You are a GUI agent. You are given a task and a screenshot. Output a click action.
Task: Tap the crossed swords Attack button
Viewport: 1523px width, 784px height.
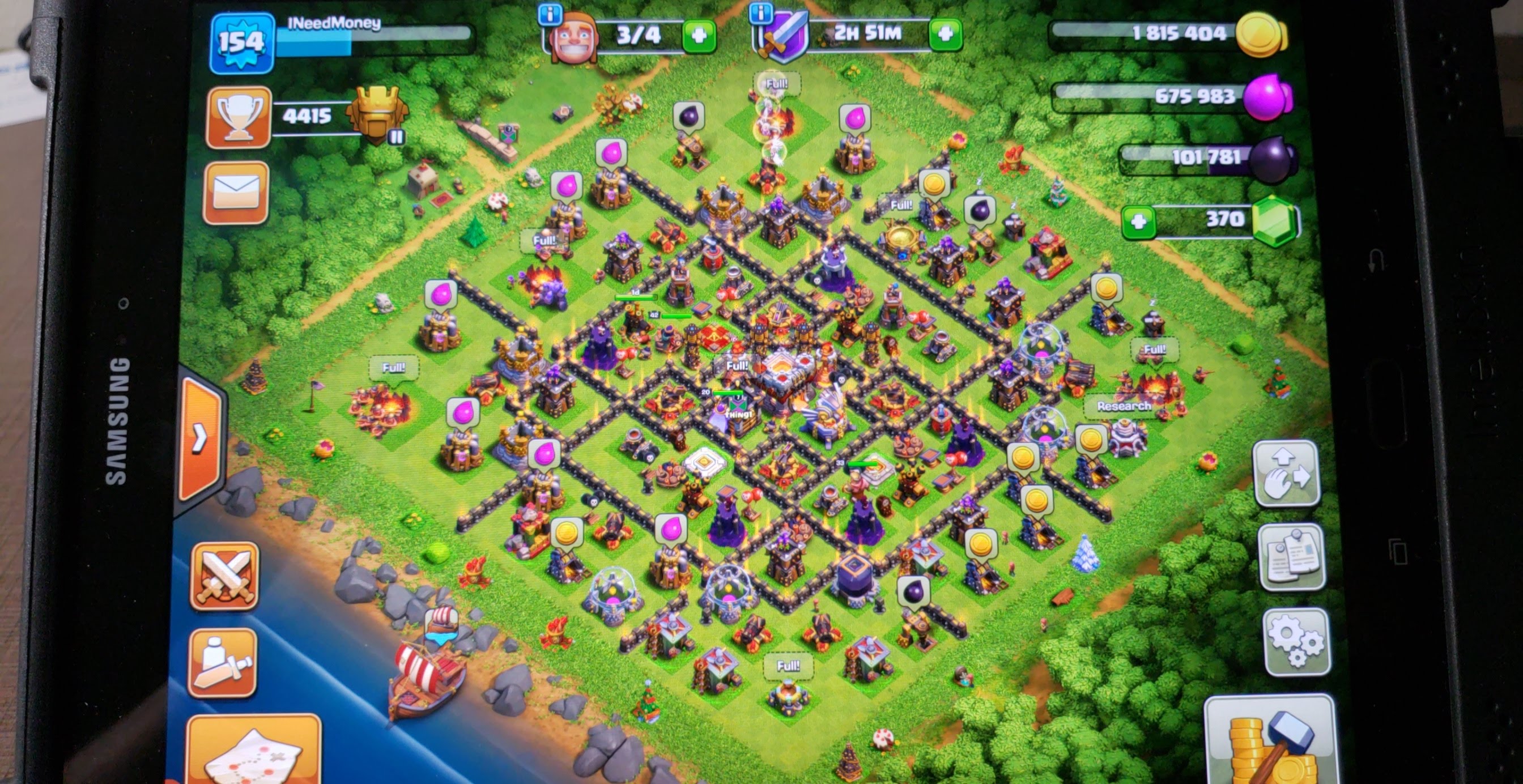point(224,576)
